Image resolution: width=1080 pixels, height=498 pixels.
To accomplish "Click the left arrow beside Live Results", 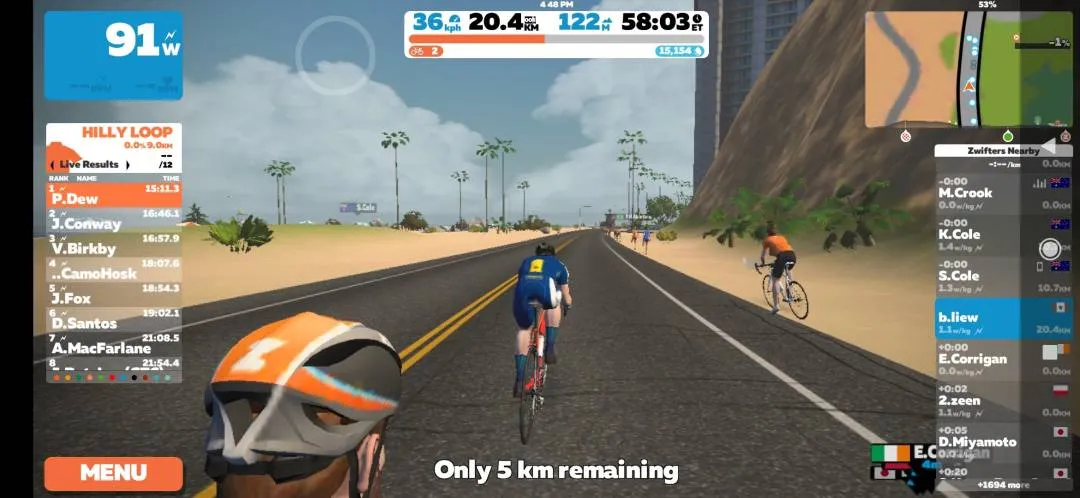I will click(x=54, y=164).
